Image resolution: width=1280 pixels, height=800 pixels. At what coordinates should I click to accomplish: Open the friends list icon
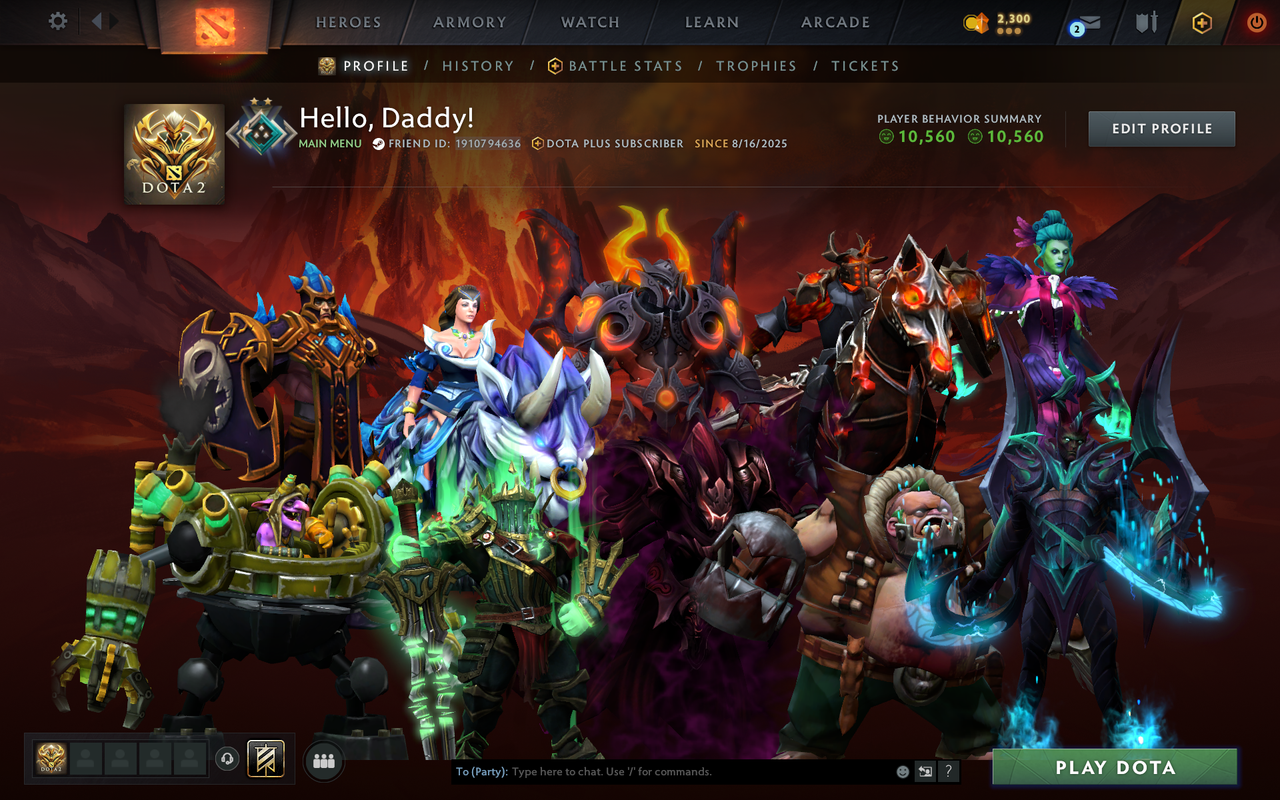(322, 761)
